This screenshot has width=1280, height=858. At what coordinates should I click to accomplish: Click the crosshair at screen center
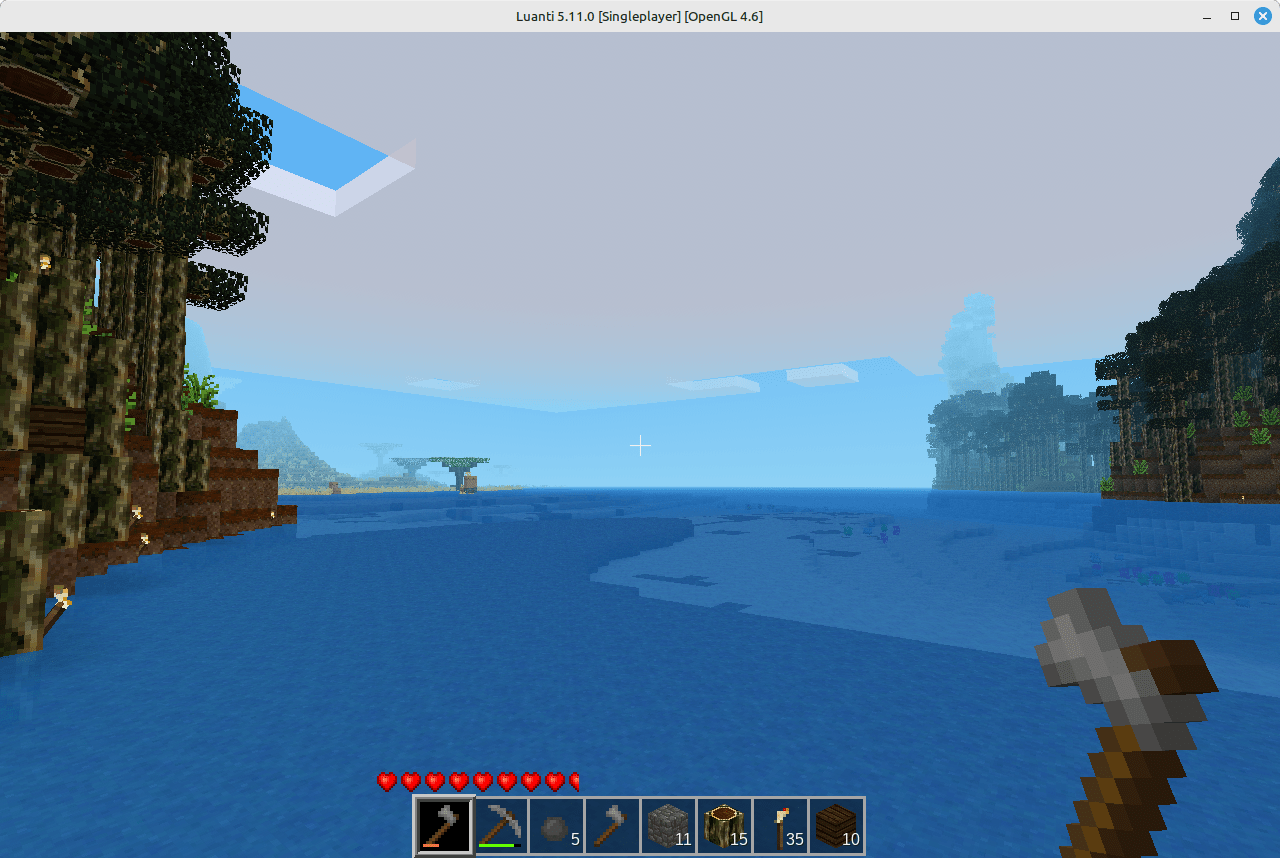tap(640, 445)
